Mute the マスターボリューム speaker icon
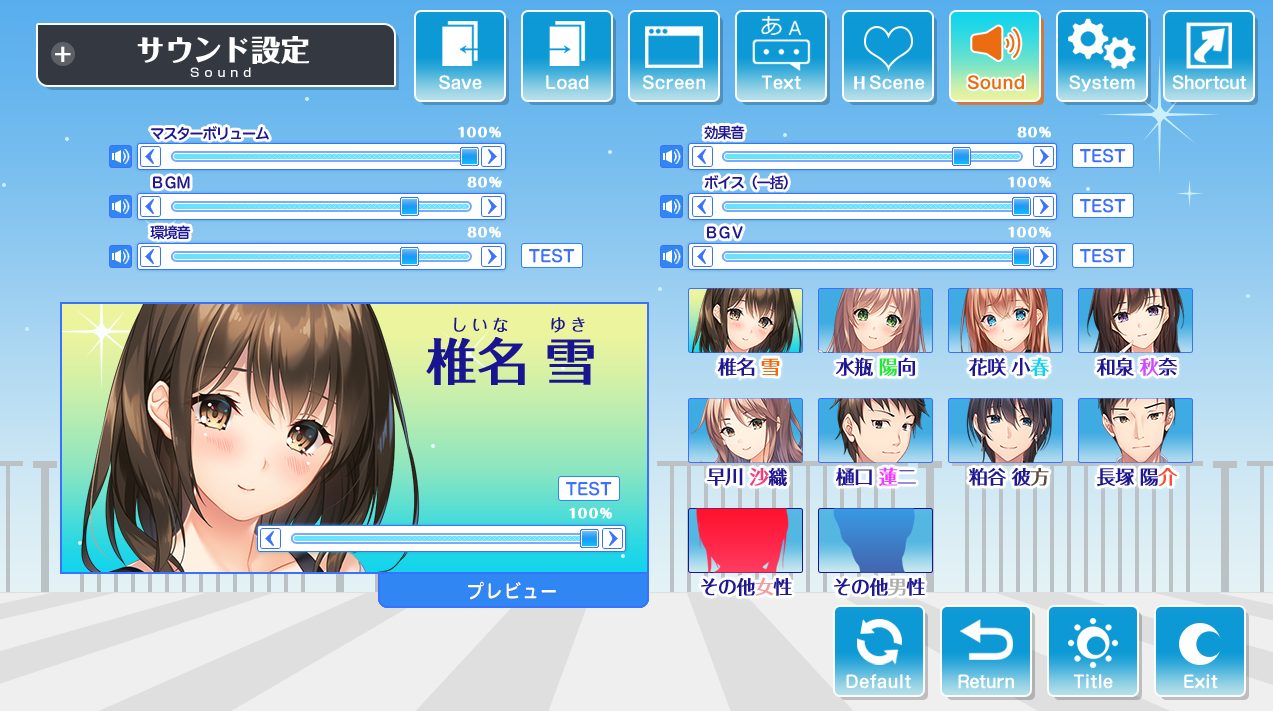This screenshot has width=1273, height=711. (121, 156)
